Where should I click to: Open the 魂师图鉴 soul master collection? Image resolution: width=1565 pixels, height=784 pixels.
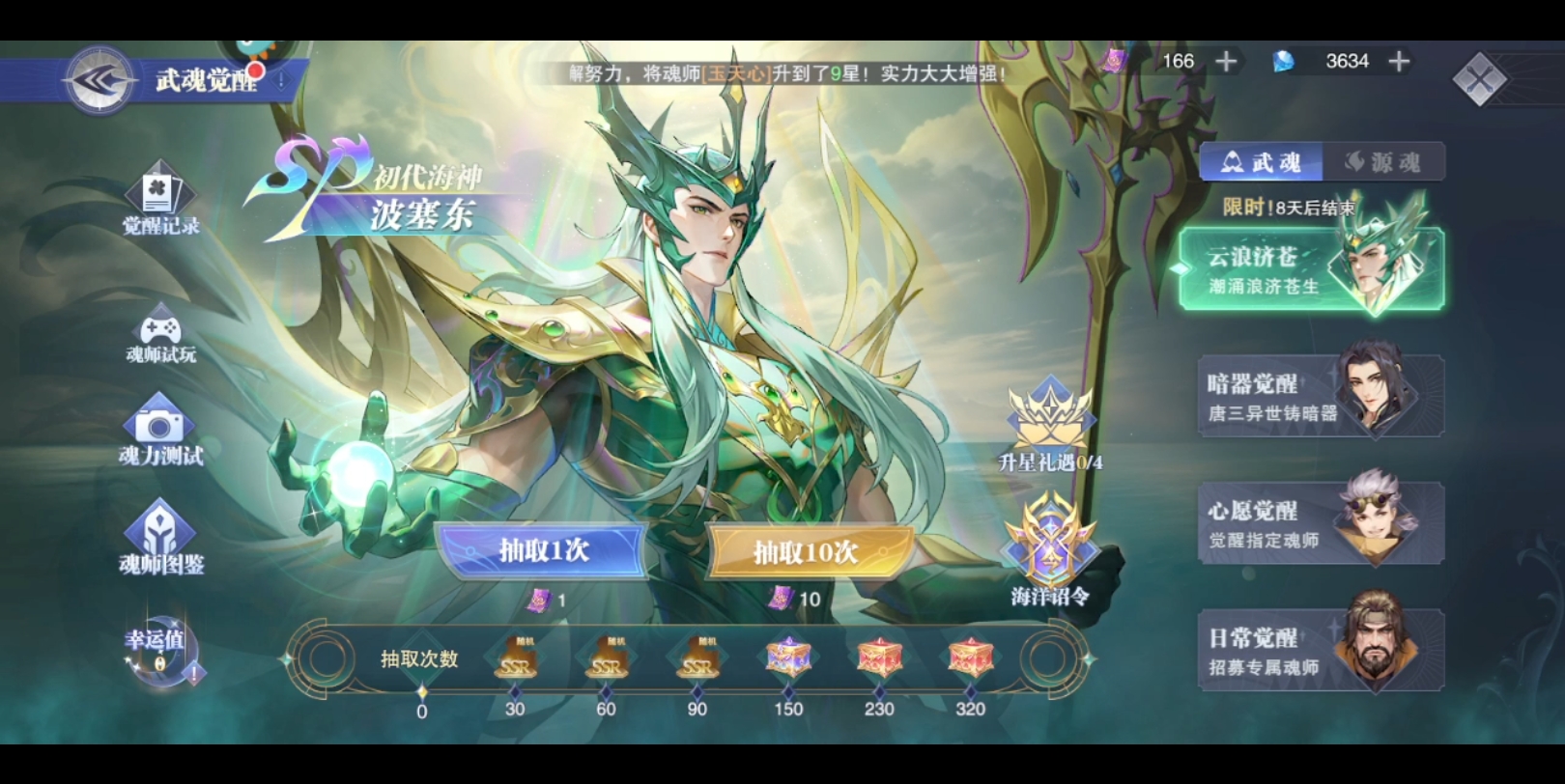coord(161,536)
